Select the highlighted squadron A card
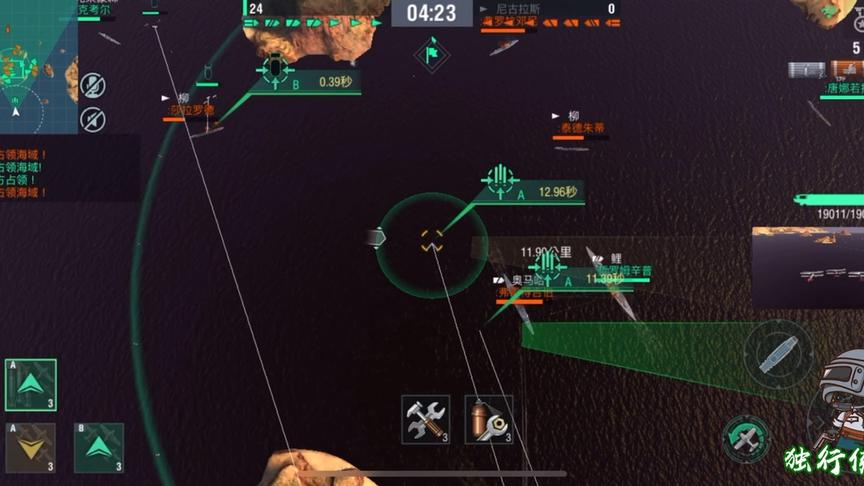Screen dimensions: 864x486 (31, 385)
